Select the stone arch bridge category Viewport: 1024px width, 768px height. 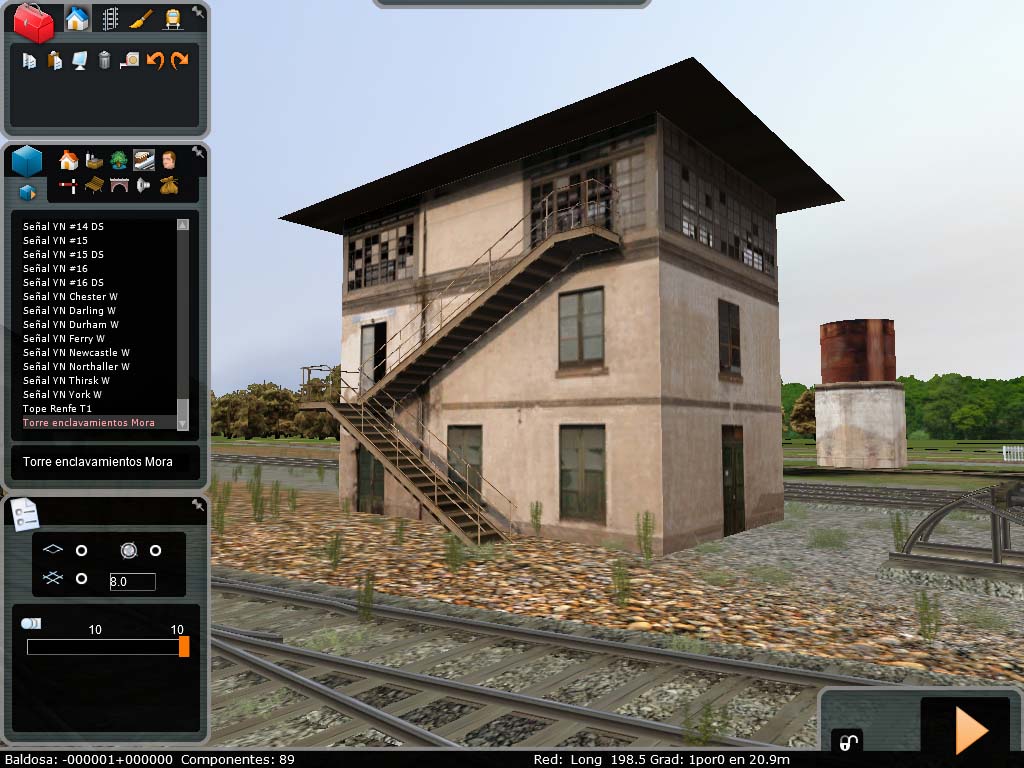click(x=119, y=185)
